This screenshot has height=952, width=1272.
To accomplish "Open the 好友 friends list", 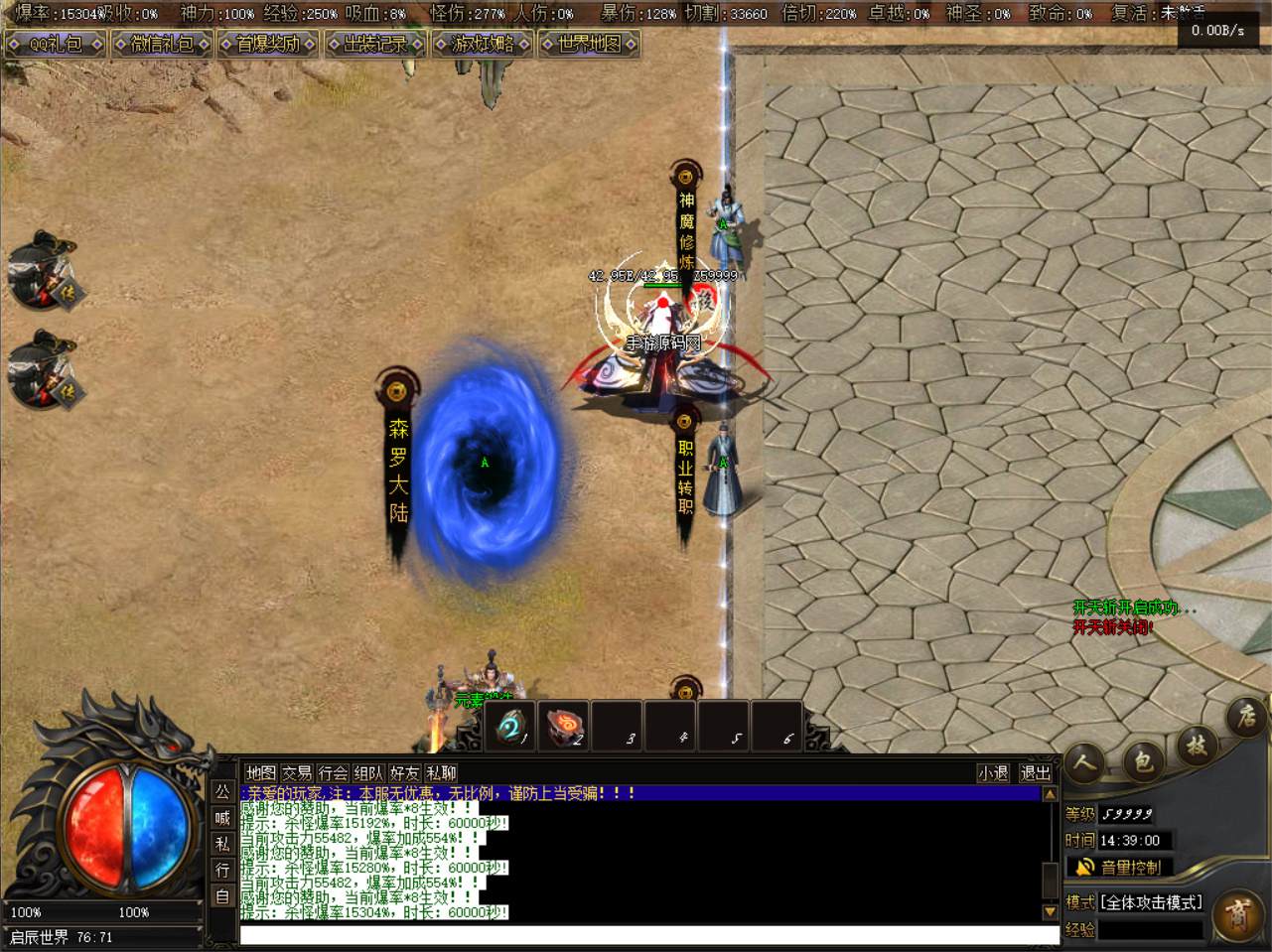I will point(404,772).
